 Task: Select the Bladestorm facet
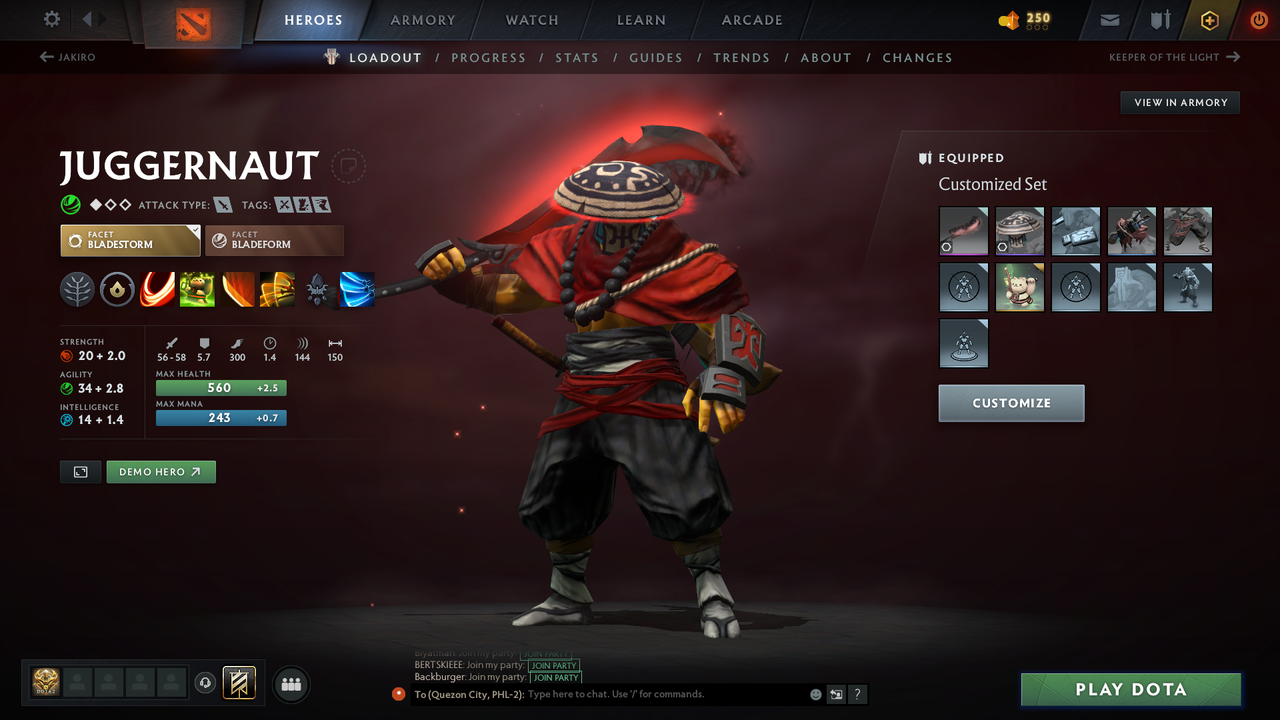pyautogui.click(x=130, y=240)
